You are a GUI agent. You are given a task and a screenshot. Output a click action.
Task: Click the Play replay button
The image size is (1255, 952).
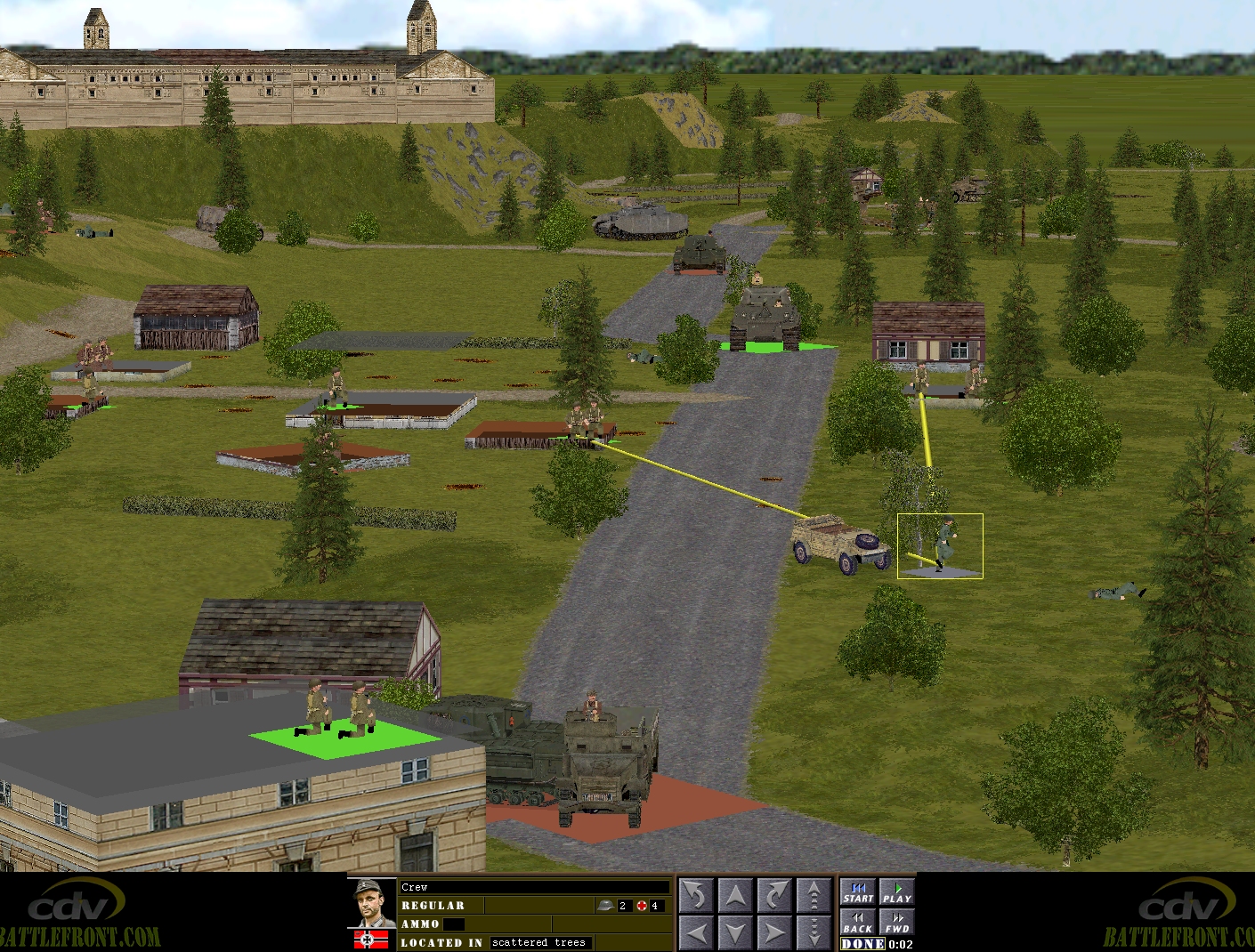(x=896, y=892)
